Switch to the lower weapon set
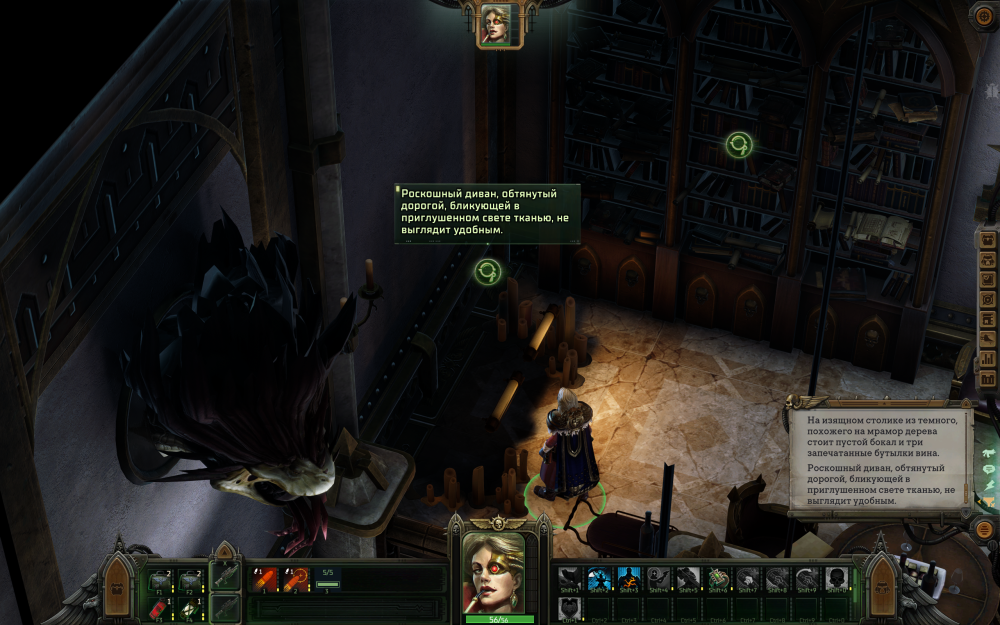This screenshot has width=1000, height=625. click(226, 606)
